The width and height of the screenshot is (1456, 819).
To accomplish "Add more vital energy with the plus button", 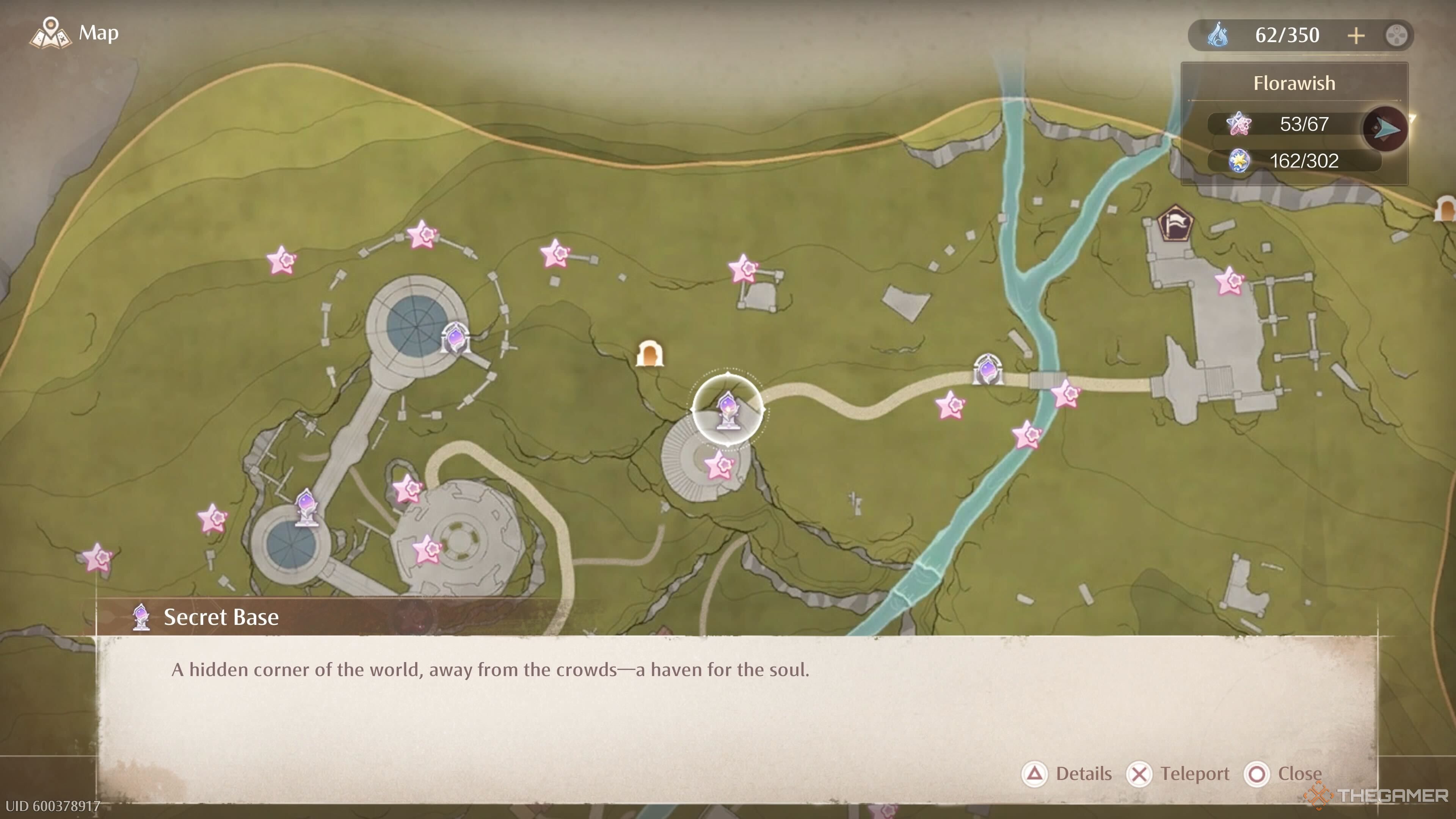I will click(x=1356, y=36).
